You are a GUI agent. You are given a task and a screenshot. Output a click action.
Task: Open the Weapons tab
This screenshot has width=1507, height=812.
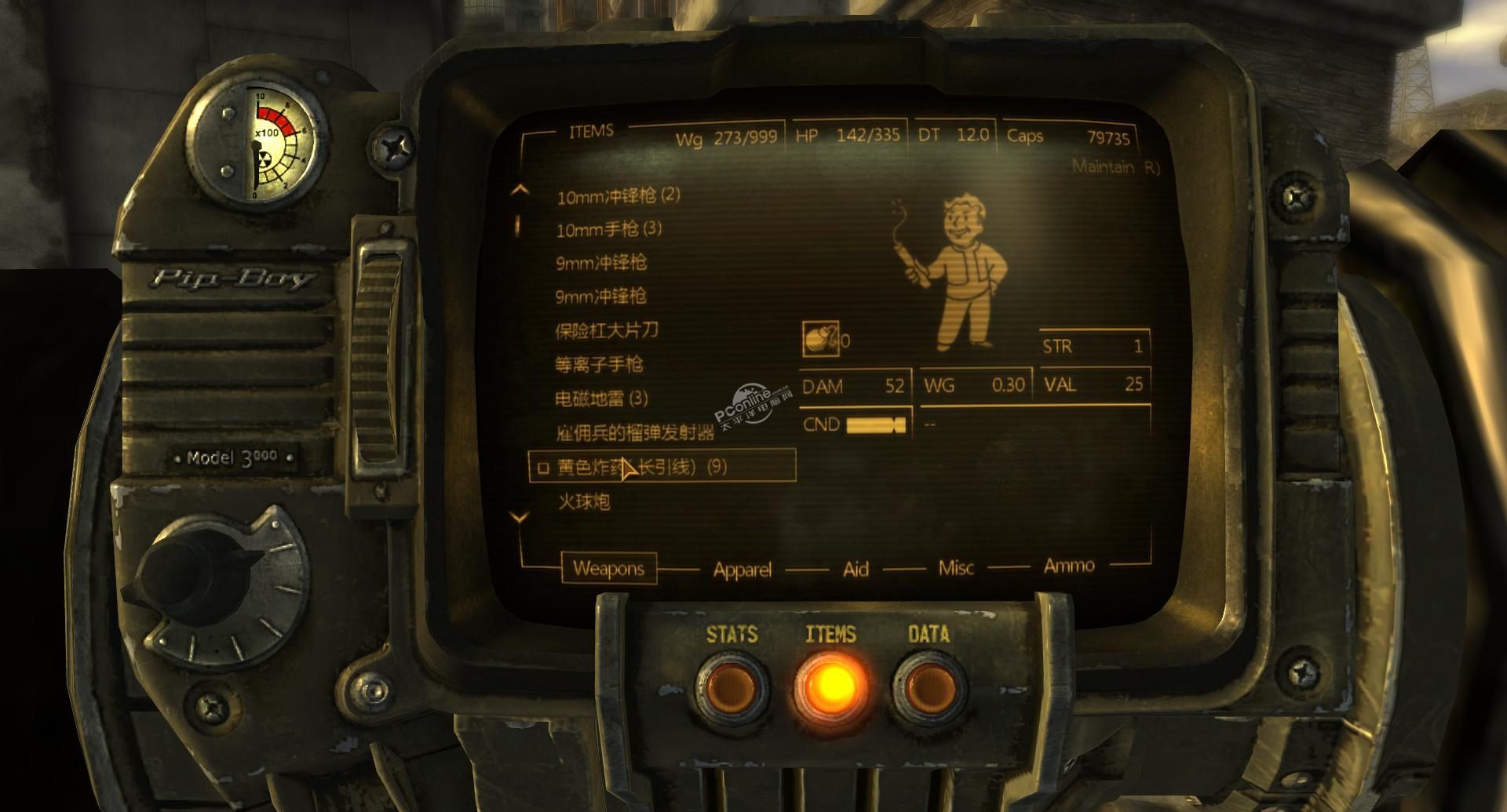(x=608, y=568)
